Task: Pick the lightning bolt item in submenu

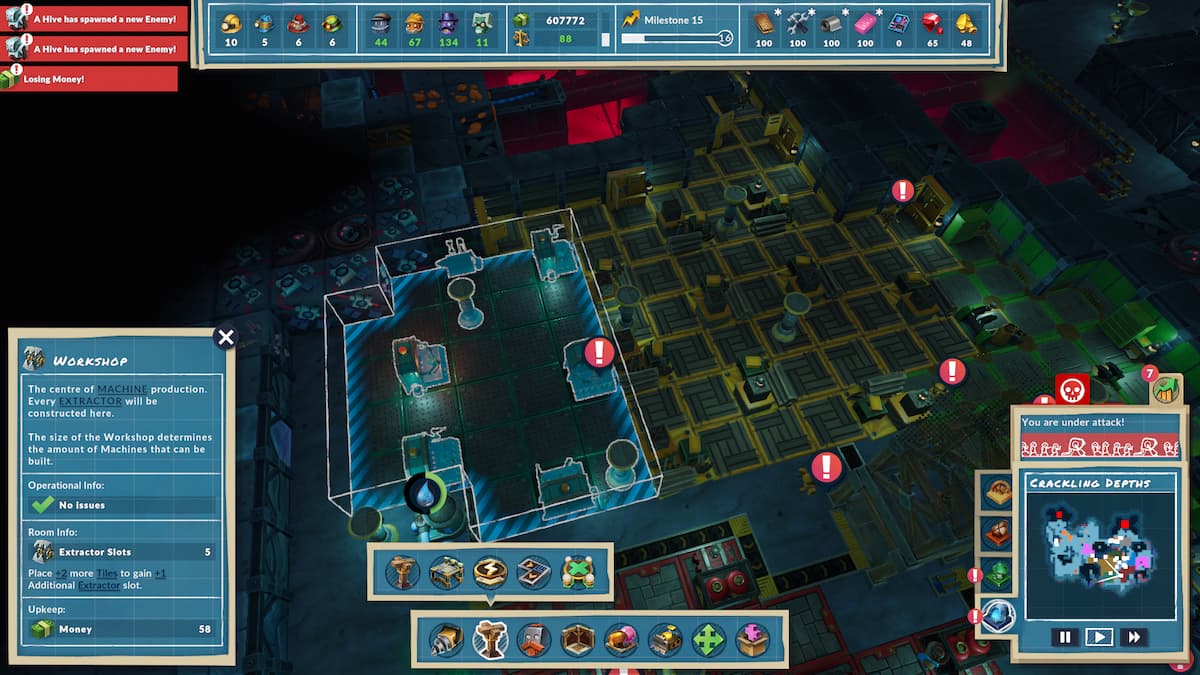Action: [490, 571]
